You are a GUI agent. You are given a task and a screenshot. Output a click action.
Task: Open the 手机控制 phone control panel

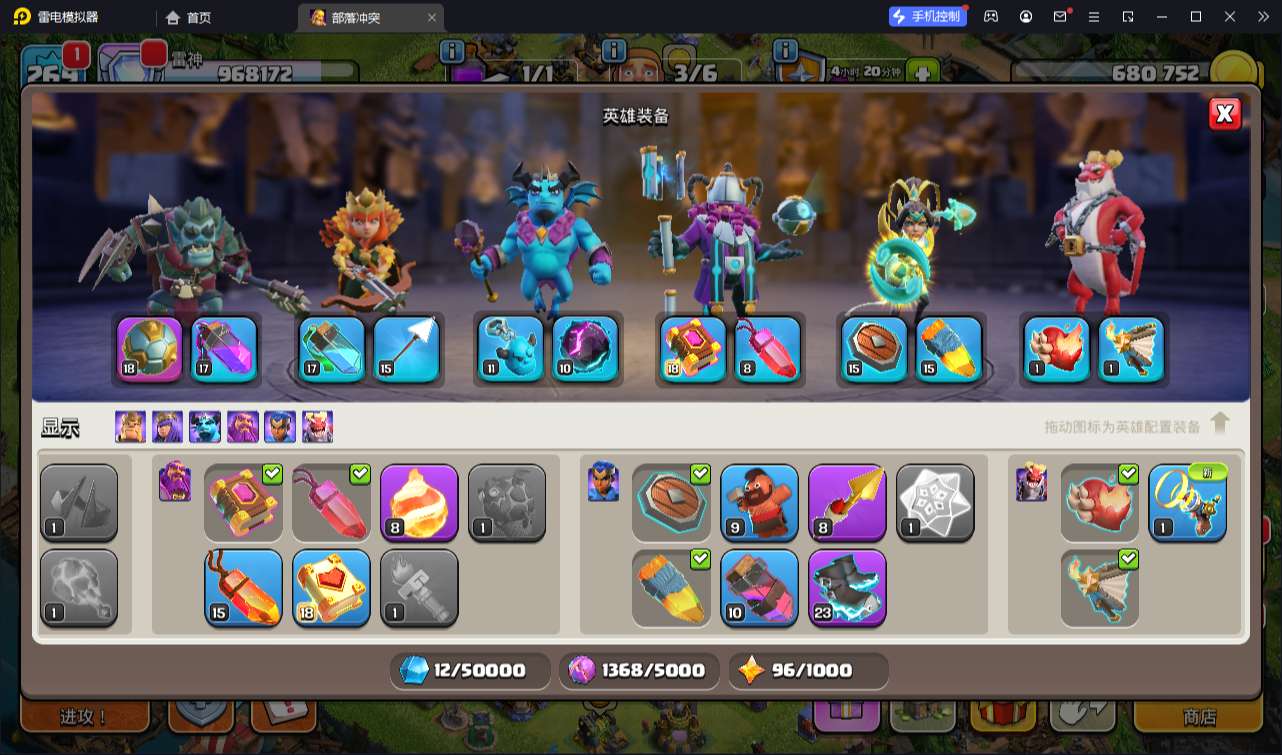(x=928, y=17)
